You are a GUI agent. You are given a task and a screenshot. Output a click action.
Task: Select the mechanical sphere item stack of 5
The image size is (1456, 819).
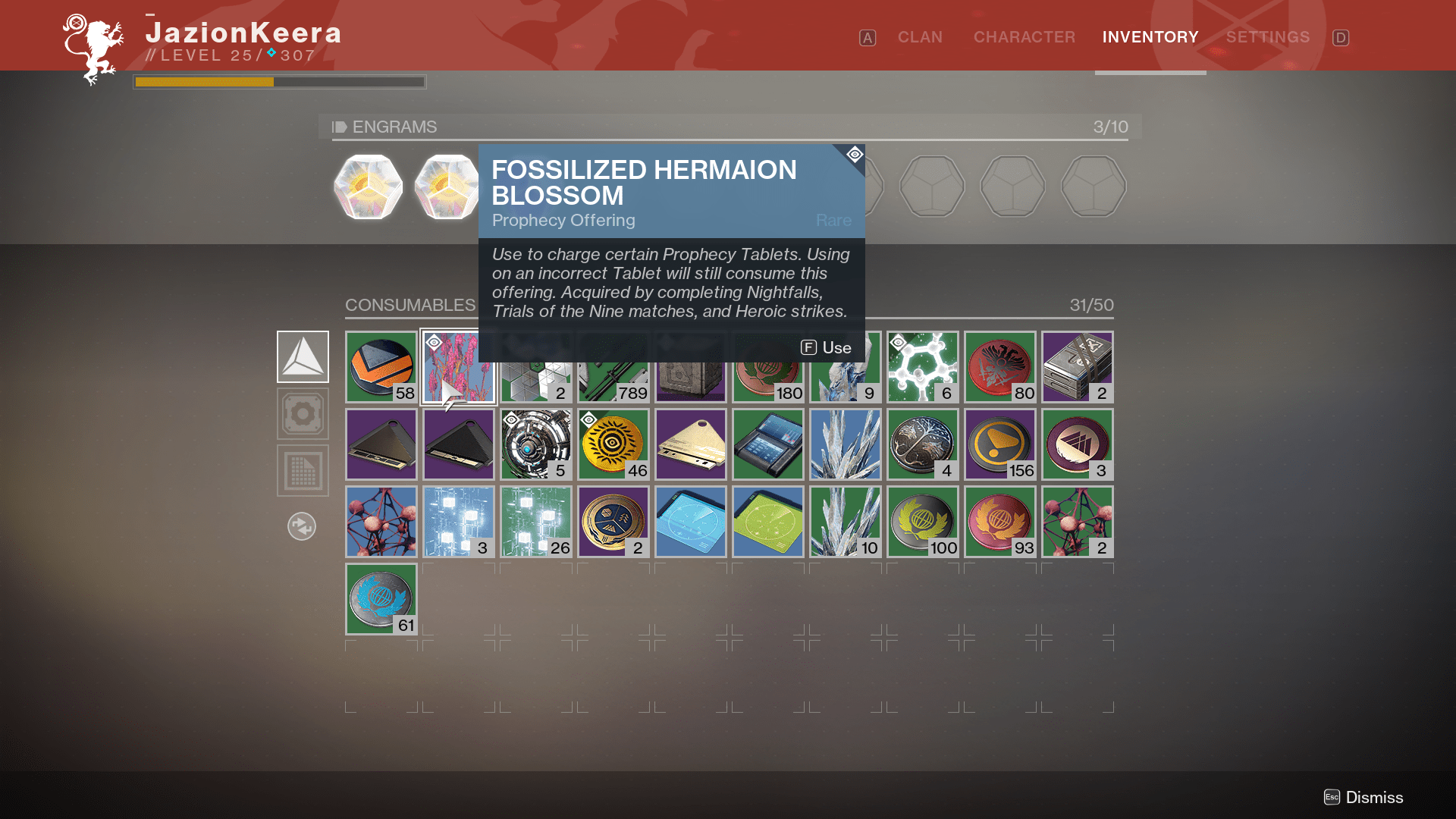coord(536,444)
